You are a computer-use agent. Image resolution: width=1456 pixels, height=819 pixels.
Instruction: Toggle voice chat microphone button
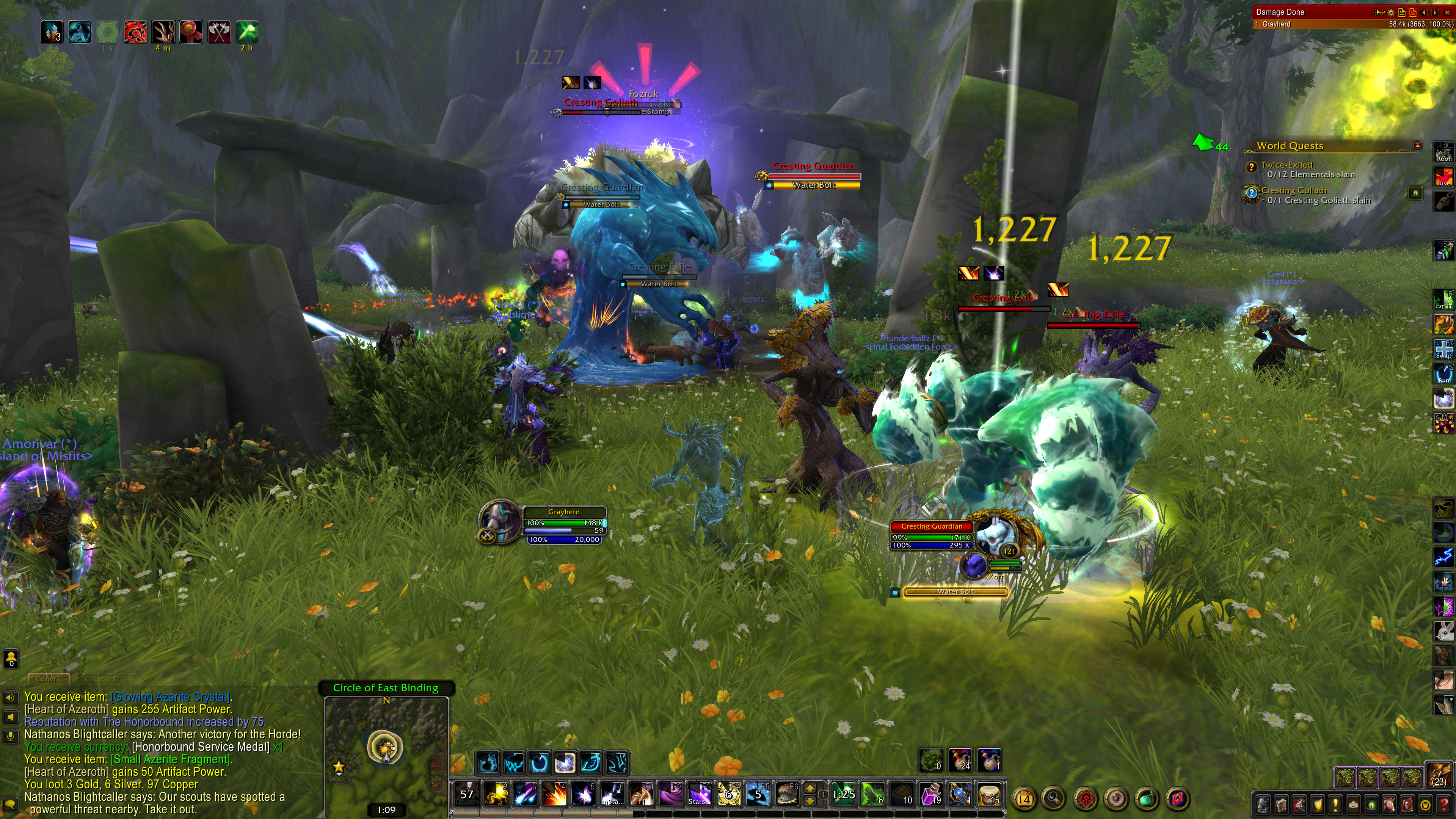click(x=10, y=736)
